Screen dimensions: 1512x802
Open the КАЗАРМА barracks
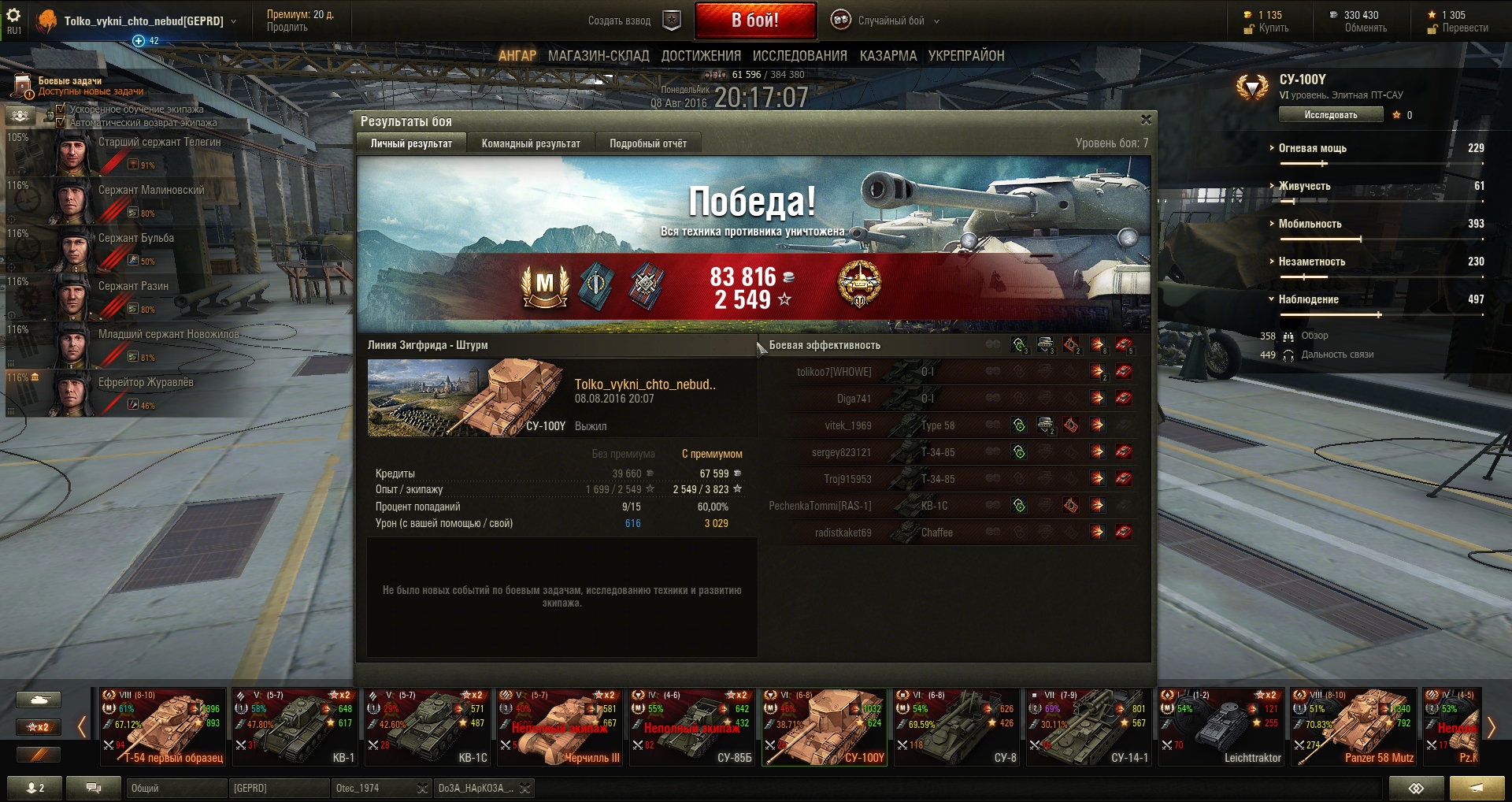click(x=888, y=56)
